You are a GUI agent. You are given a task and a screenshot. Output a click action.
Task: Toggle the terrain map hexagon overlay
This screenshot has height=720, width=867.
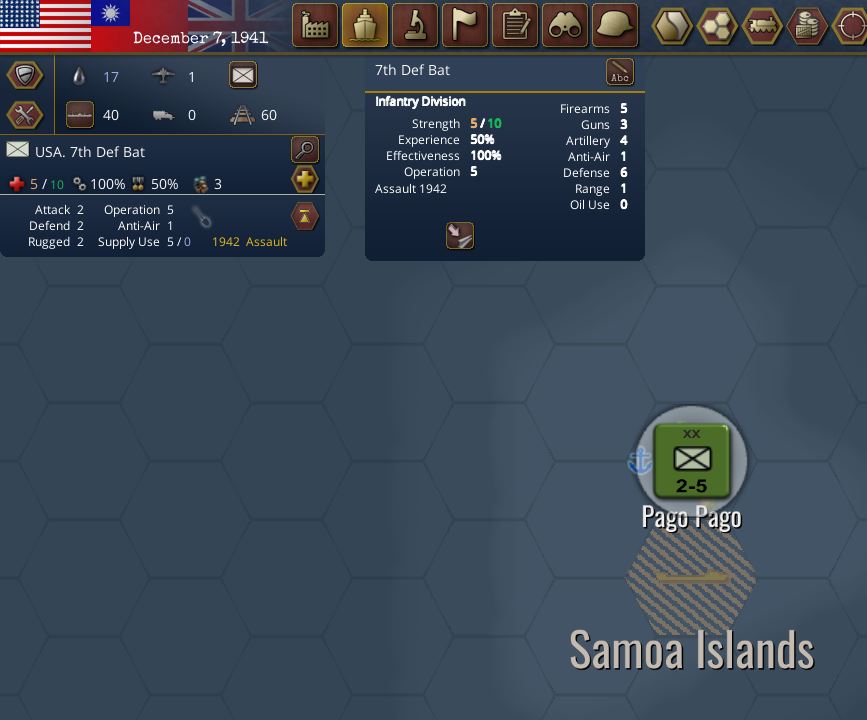[672, 26]
